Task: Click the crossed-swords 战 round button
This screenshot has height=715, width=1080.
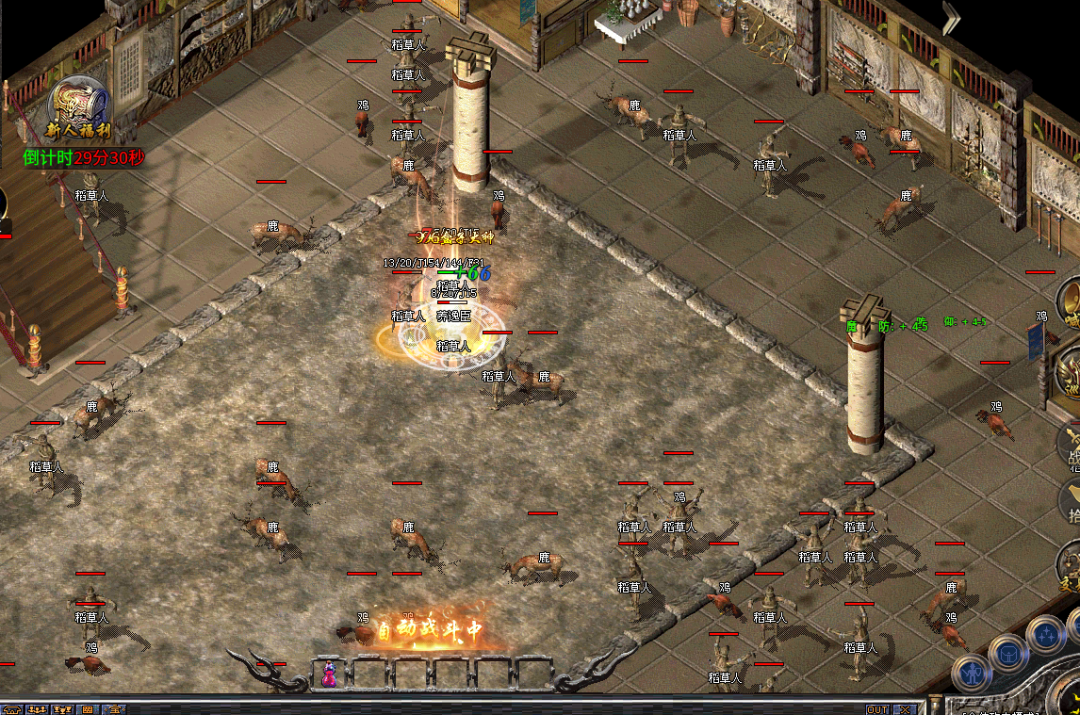Action: (x=1071, y=445)
